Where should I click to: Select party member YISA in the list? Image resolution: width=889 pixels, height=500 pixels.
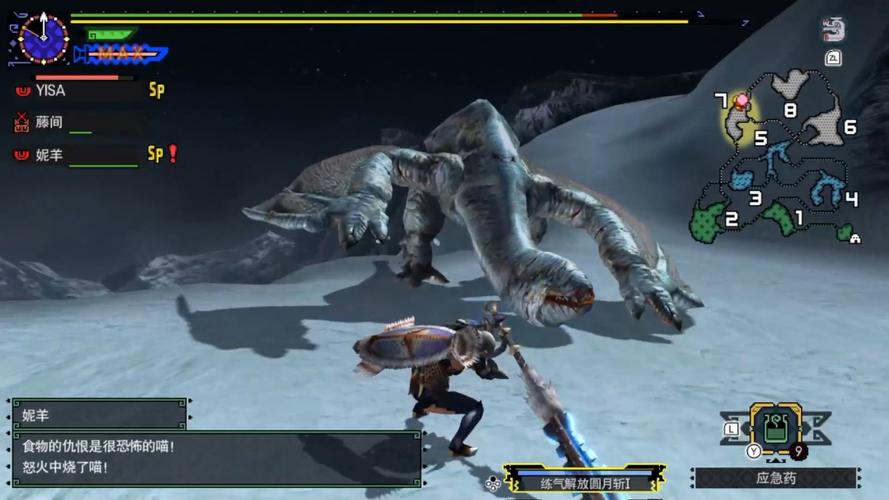[50, 91]
